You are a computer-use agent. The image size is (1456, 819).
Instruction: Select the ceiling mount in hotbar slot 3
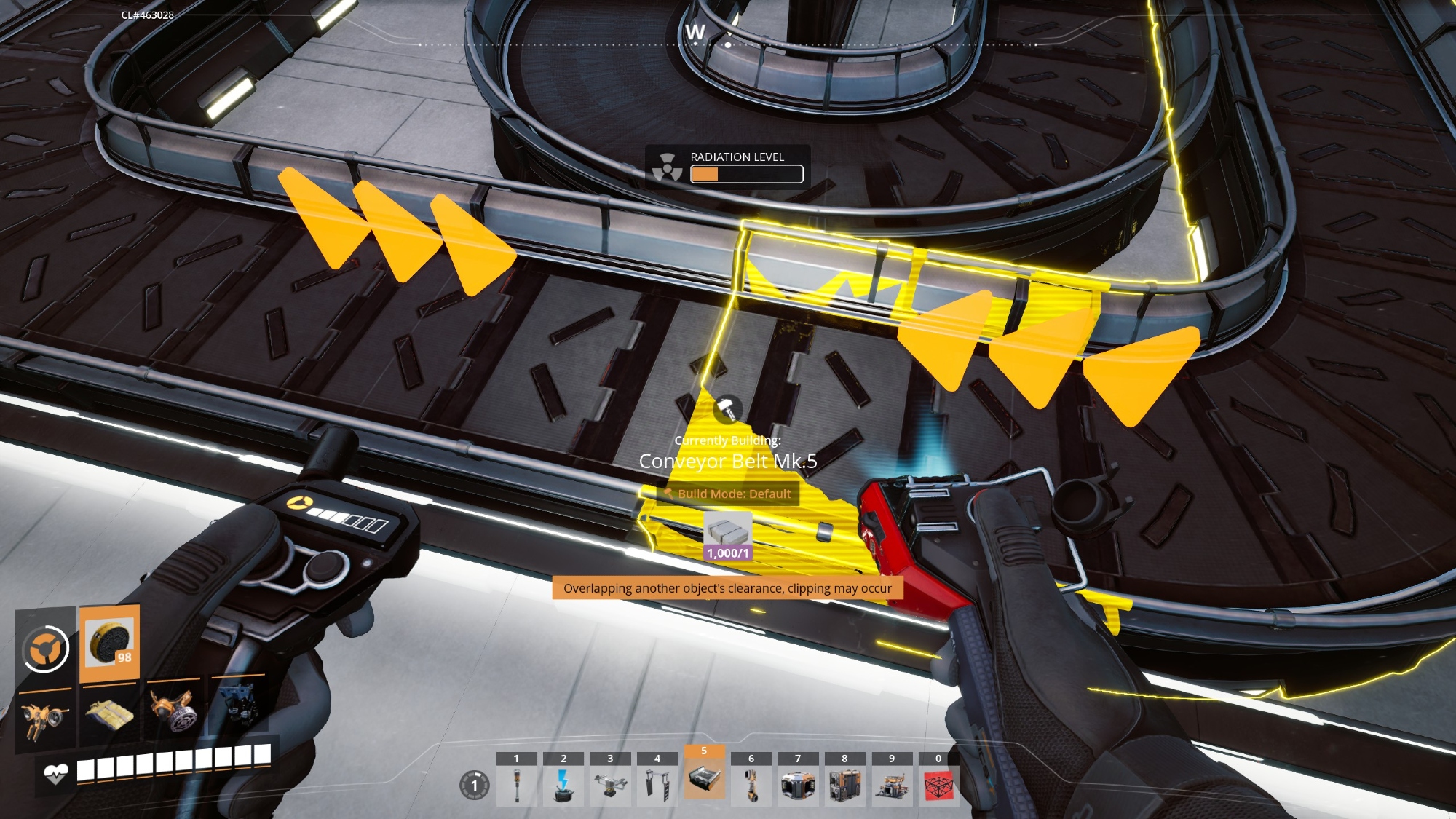[610, 785]
